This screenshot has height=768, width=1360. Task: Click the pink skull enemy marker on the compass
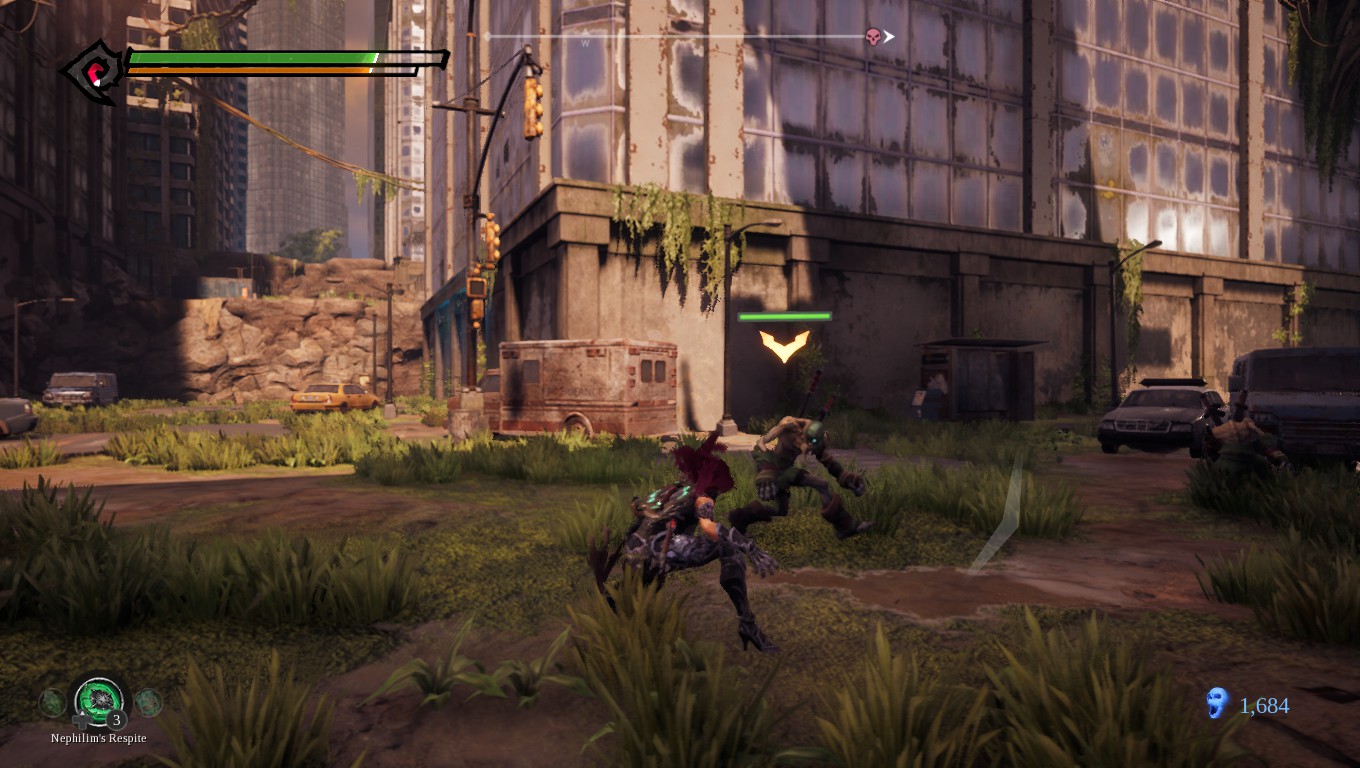[873, 36]
